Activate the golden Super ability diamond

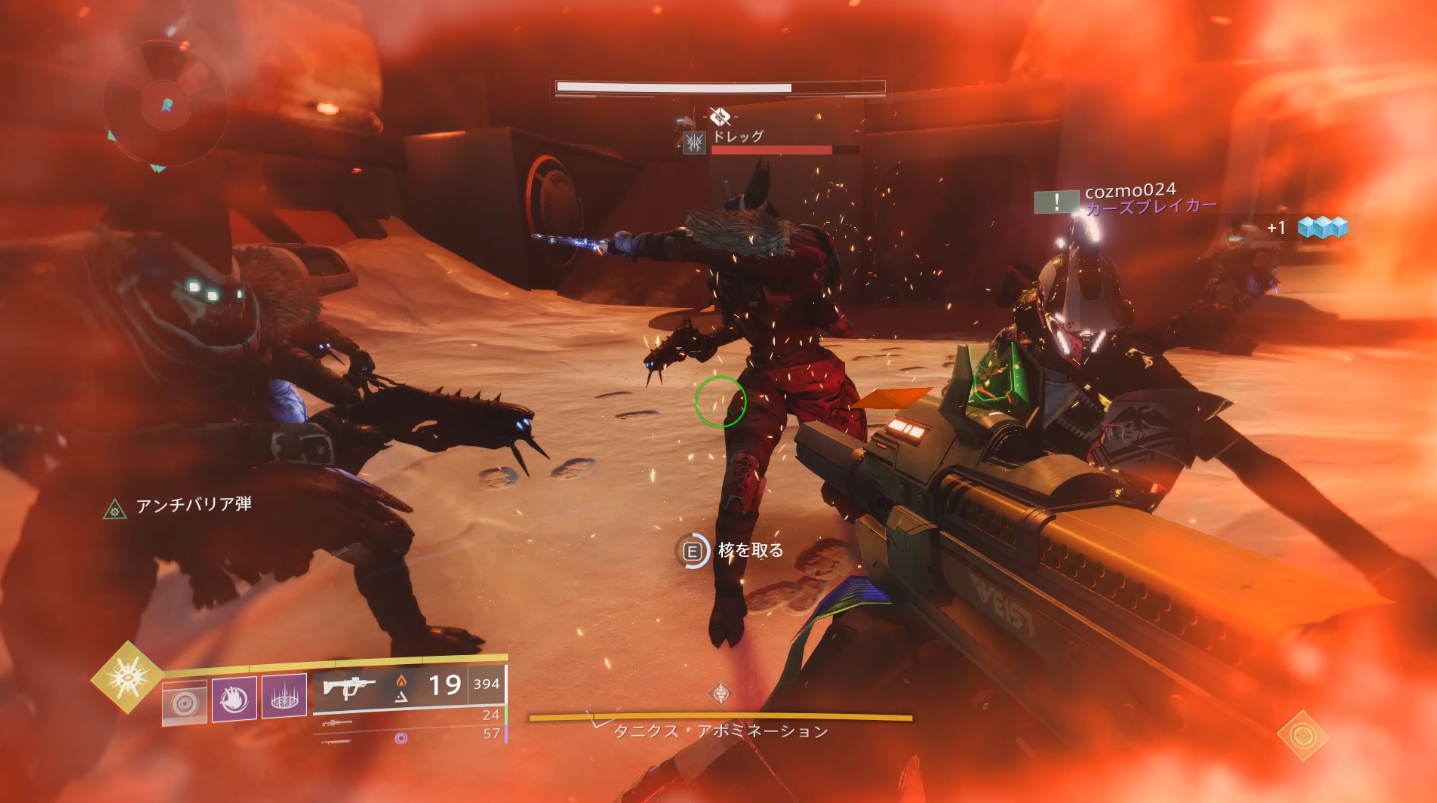click(x=128, y=677)
